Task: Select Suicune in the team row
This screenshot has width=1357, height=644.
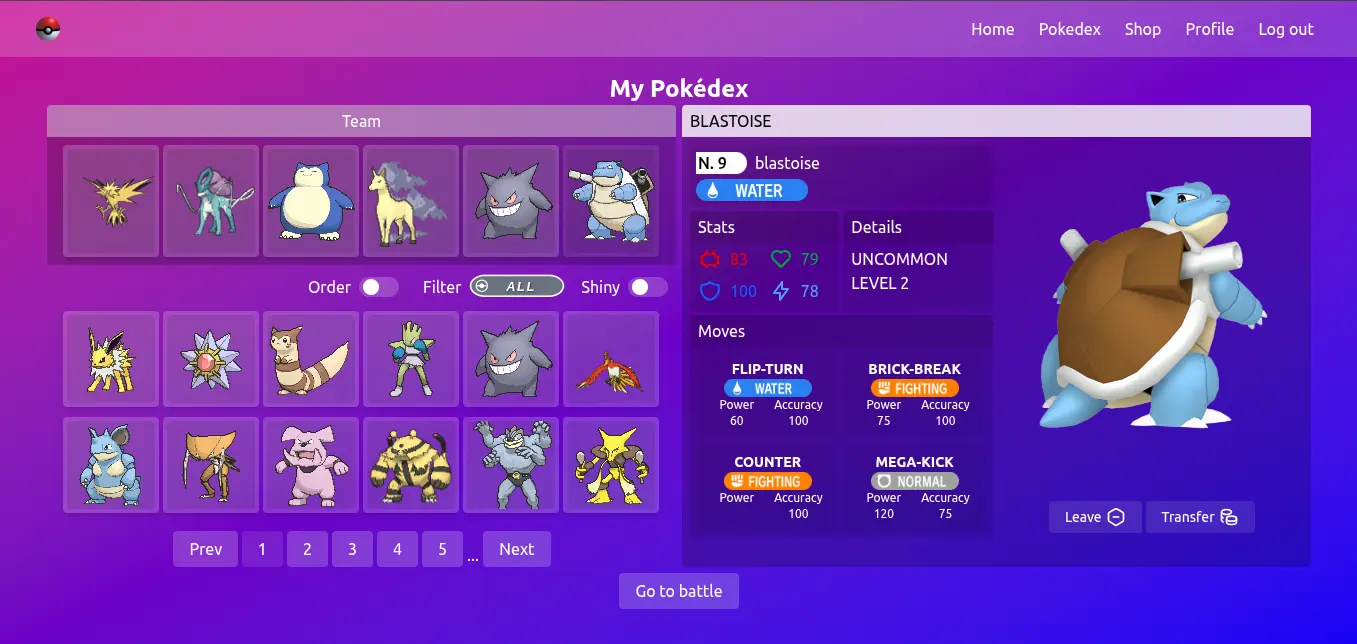Action: click(211, 201)
